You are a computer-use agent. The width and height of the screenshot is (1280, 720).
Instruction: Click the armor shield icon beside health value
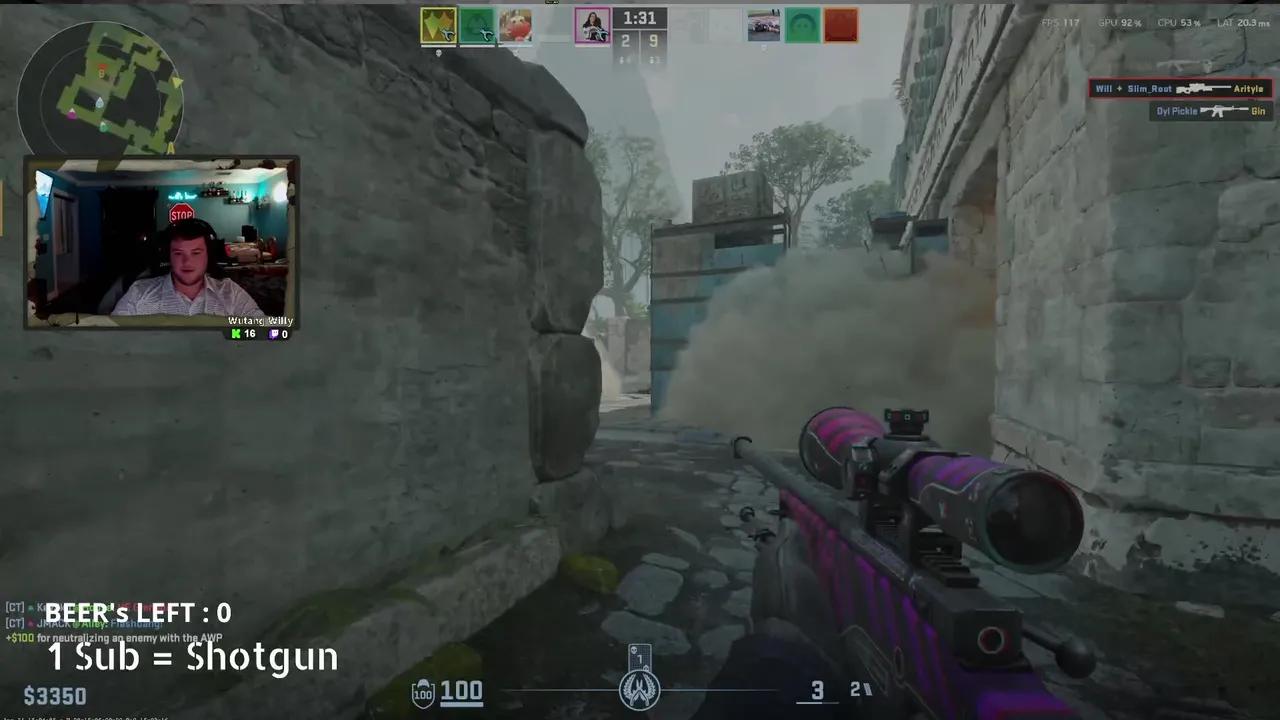click(x=422, y=691)
